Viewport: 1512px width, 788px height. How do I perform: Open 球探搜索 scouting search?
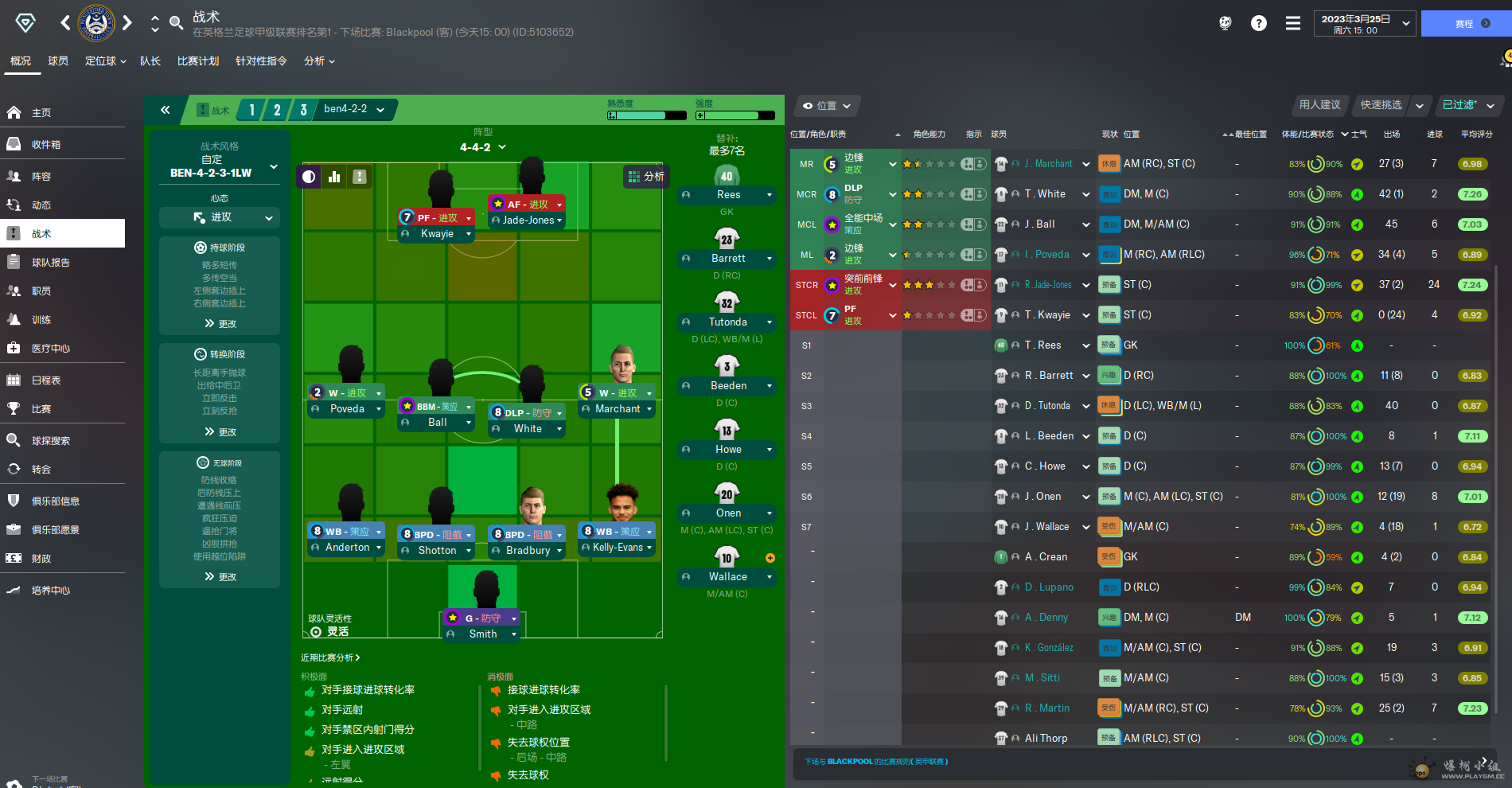[x=51, y=441]
